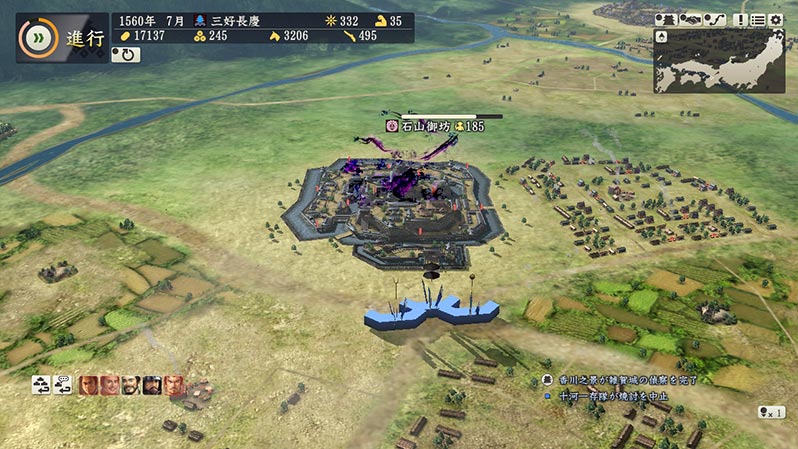Image resolution: width=798 pixels, height=449 pixels.
Task: Open settings with the gear icon
Action: click(x=776, y=20)
